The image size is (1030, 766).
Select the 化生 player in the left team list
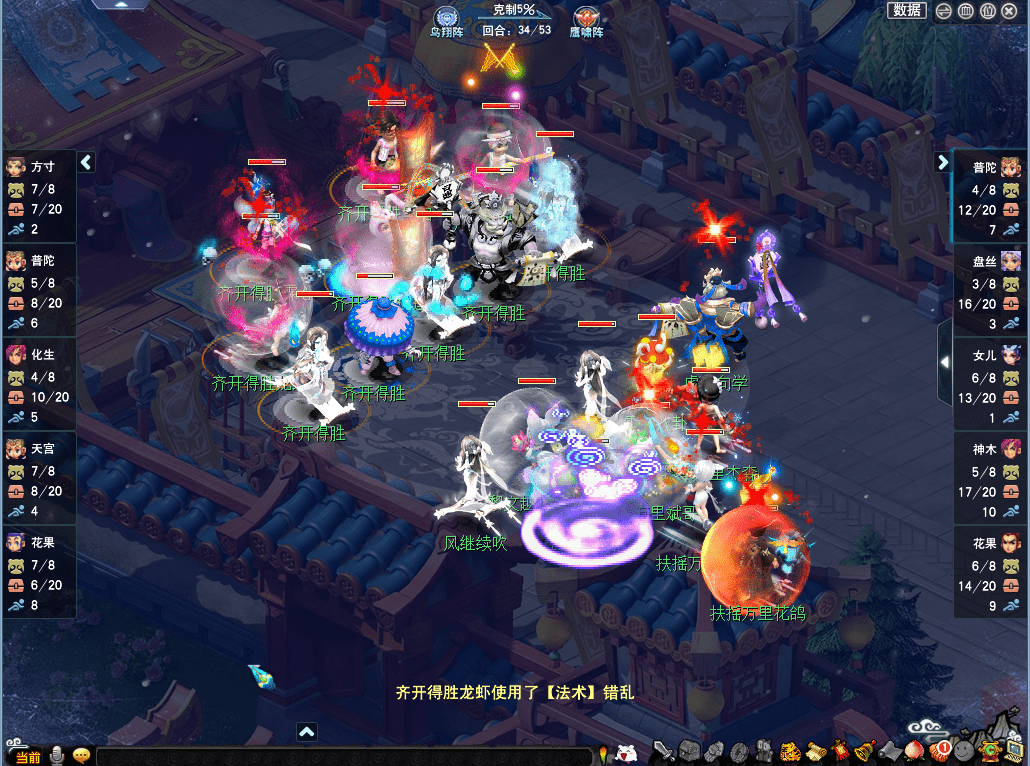pos(39,383)
